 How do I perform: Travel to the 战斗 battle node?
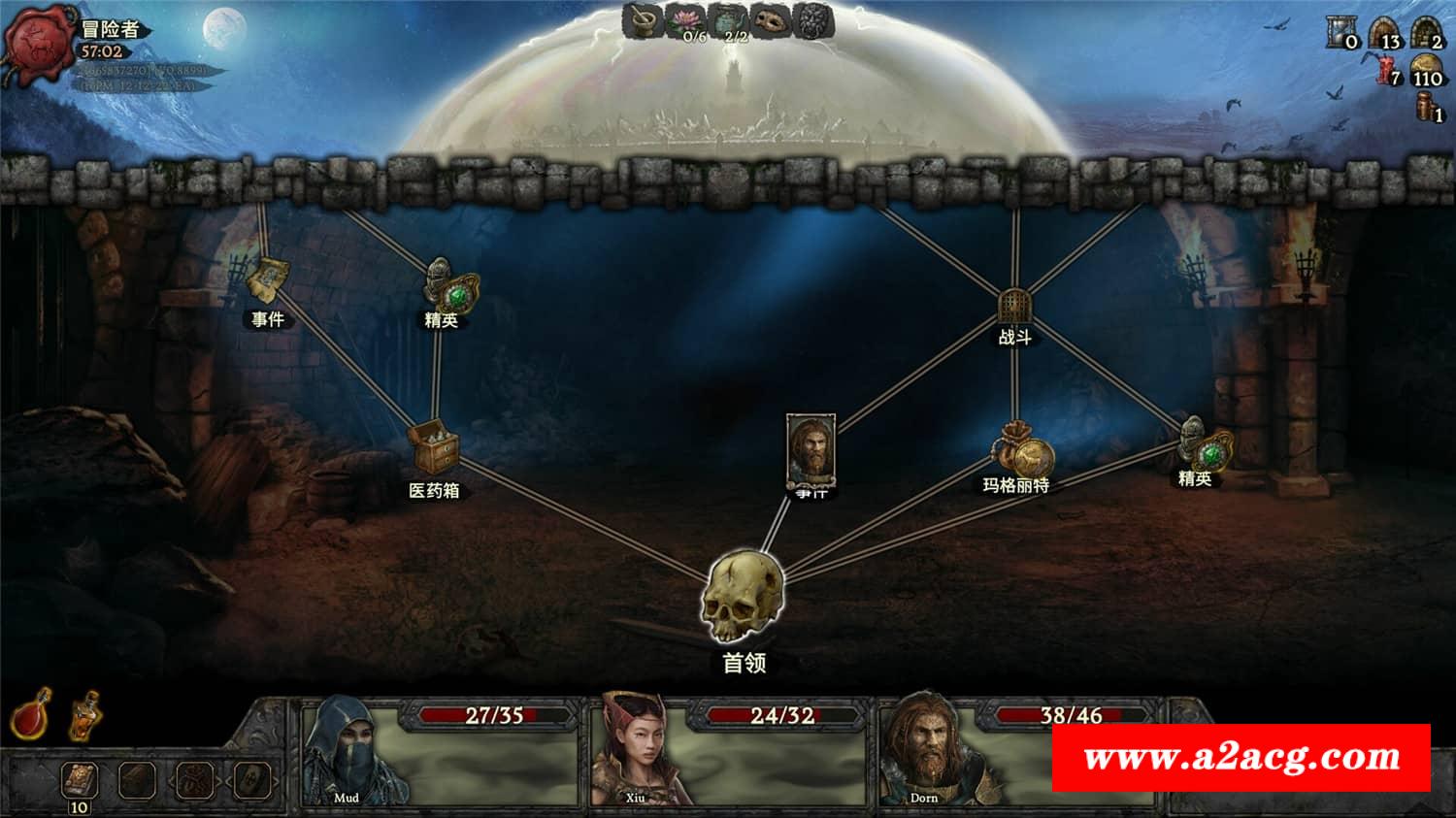click(1013, 307)
